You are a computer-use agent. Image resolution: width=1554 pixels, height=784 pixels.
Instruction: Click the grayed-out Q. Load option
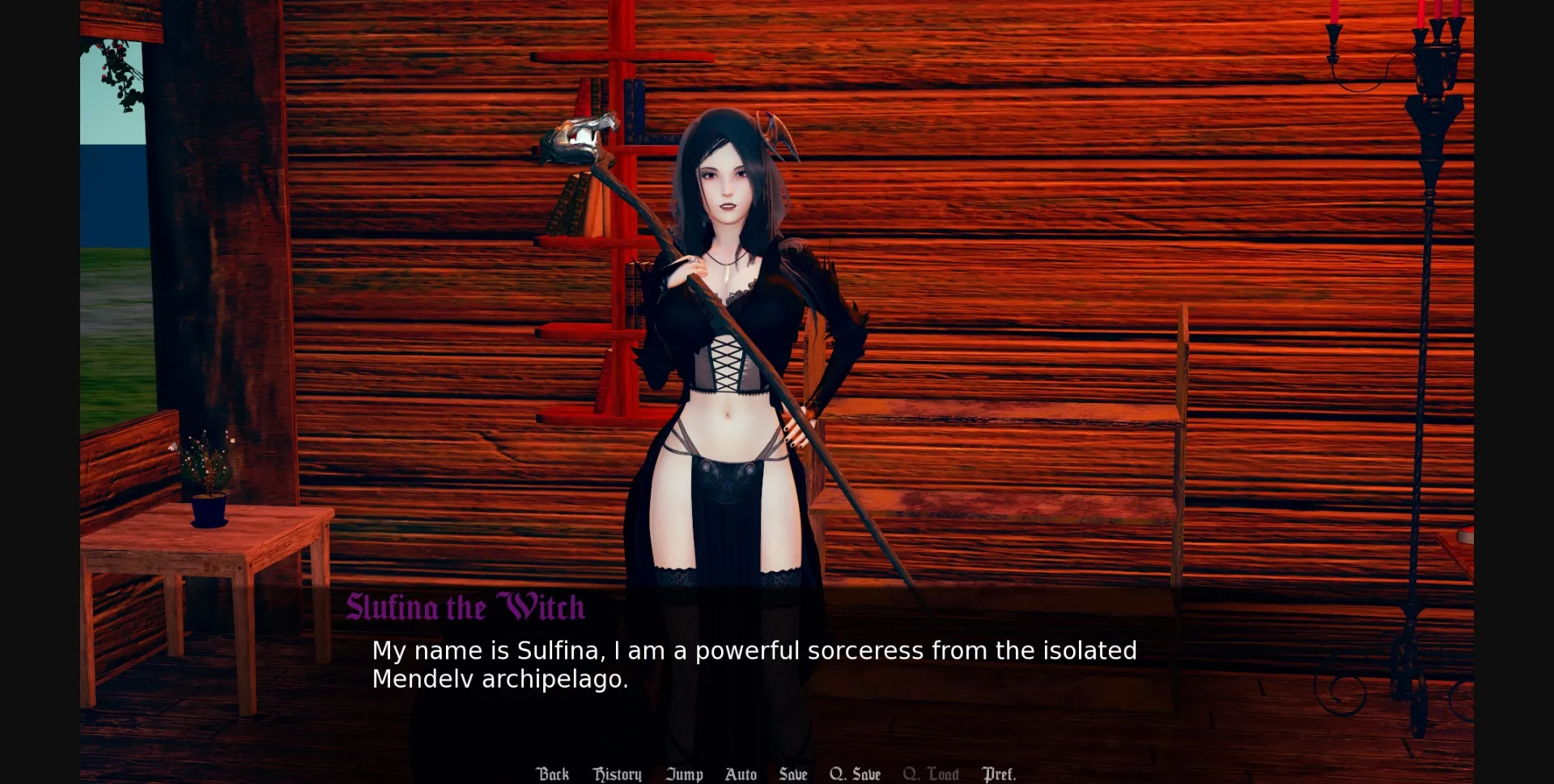click(x=931, y=773)
